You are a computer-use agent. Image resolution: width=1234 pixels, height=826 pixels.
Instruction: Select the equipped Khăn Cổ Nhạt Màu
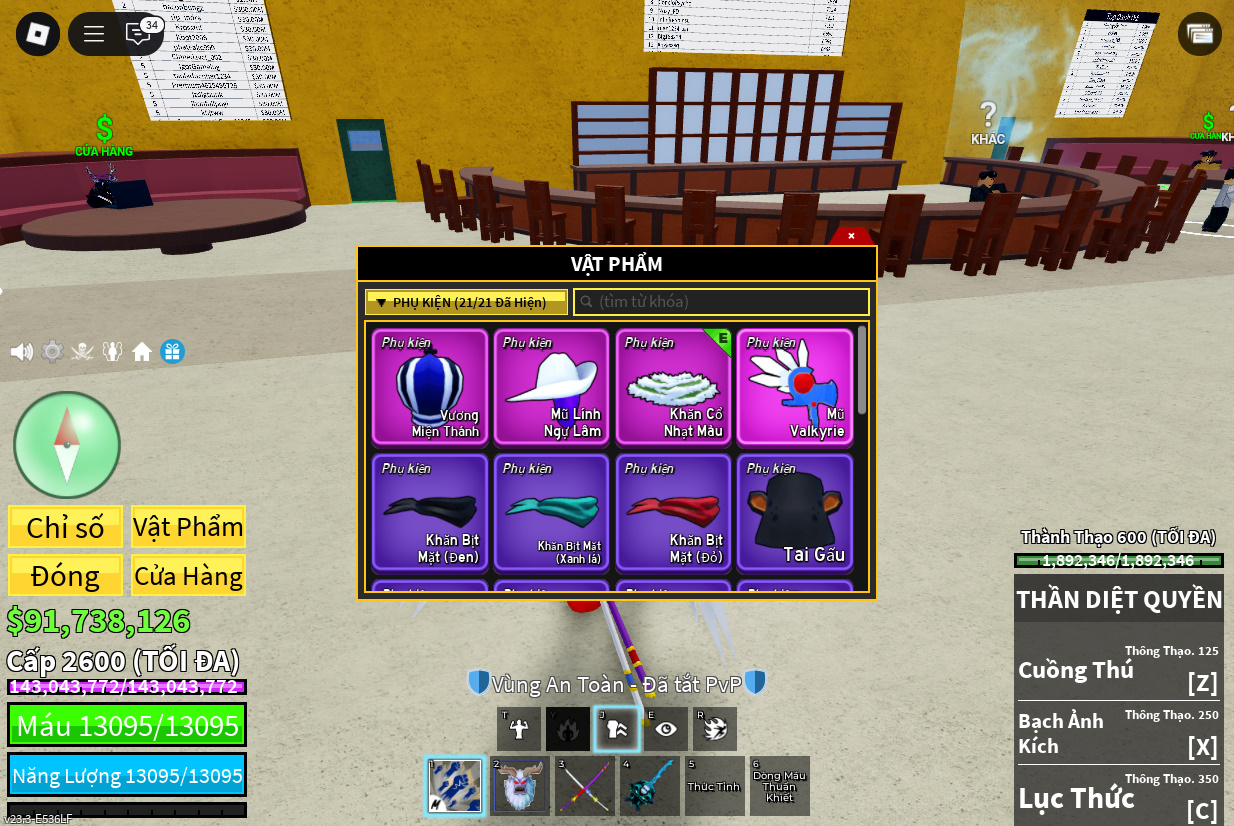674,386
